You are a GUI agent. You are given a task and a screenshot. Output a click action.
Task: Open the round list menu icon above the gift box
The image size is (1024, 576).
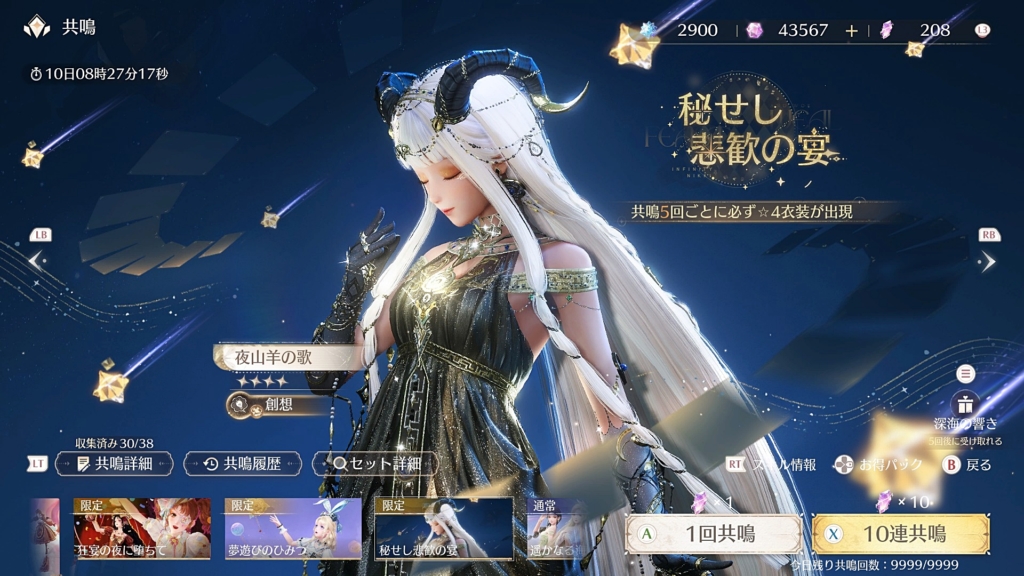[965, 374]
